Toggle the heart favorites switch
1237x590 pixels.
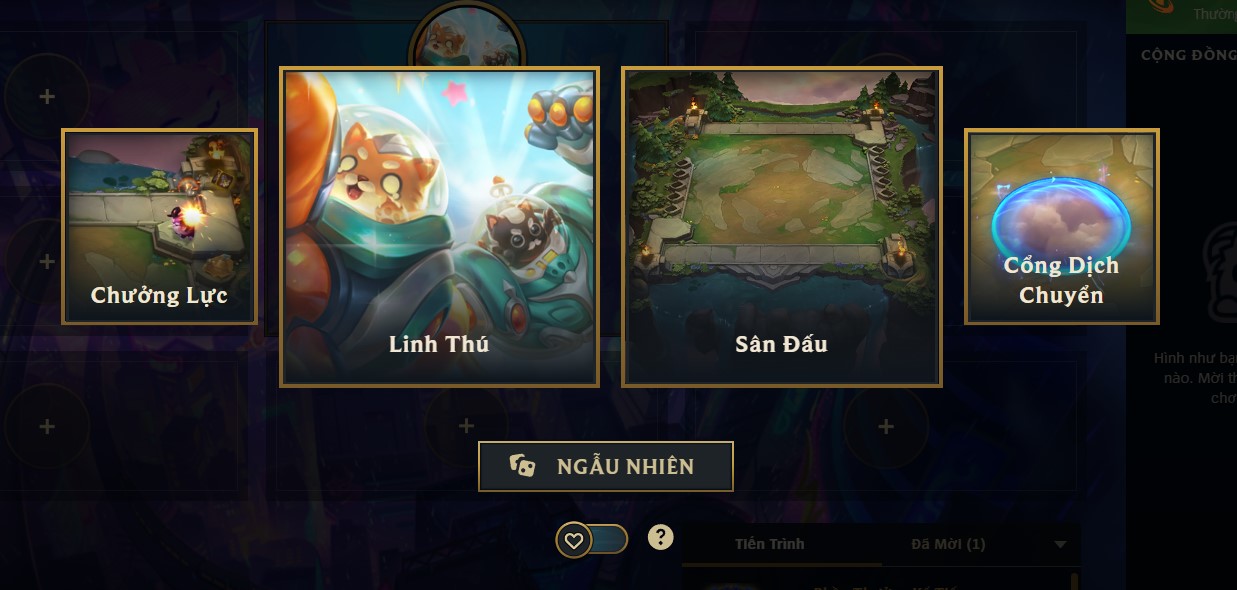(592, 540)
